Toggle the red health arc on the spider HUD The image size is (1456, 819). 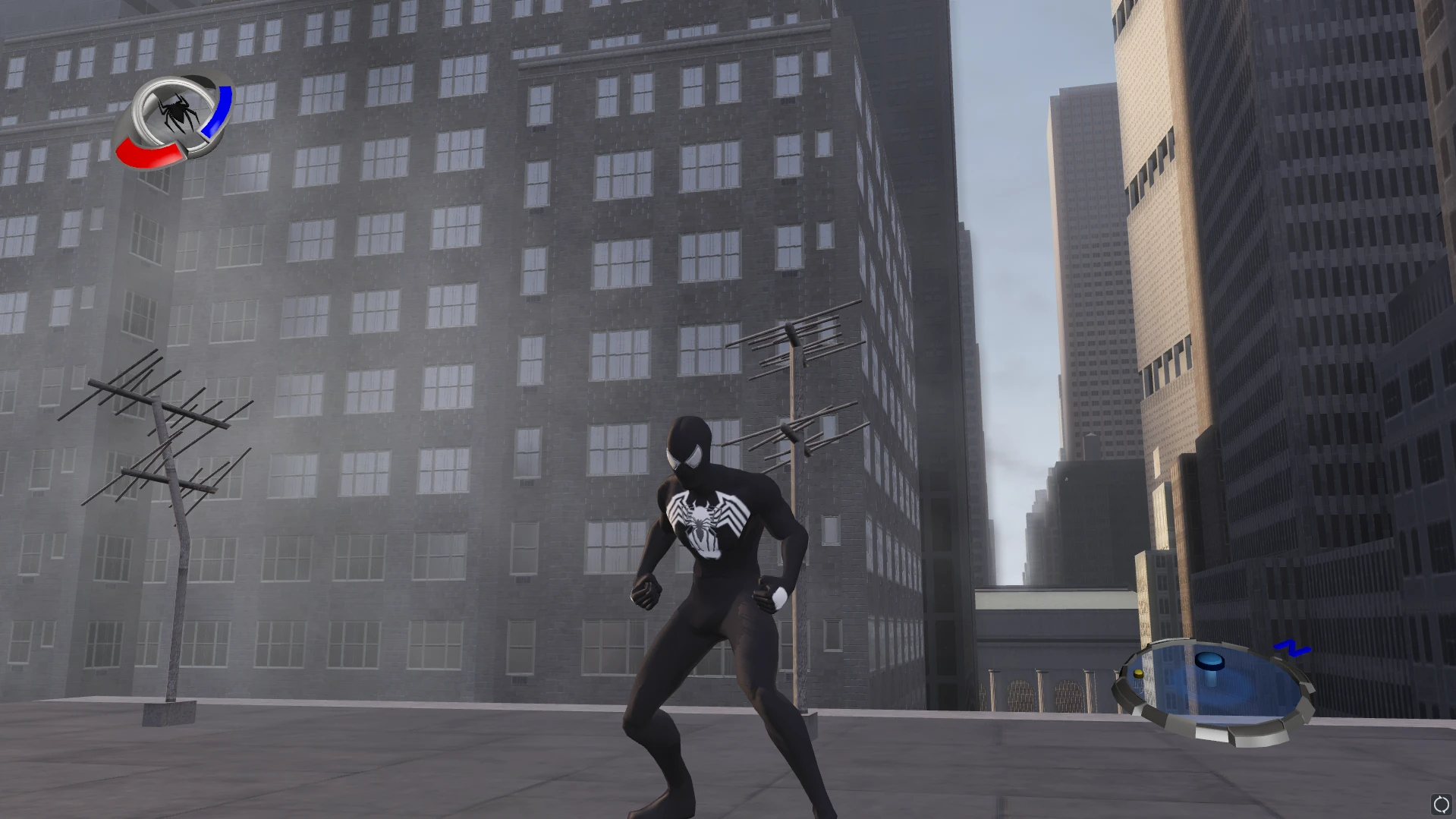(149, 153)
